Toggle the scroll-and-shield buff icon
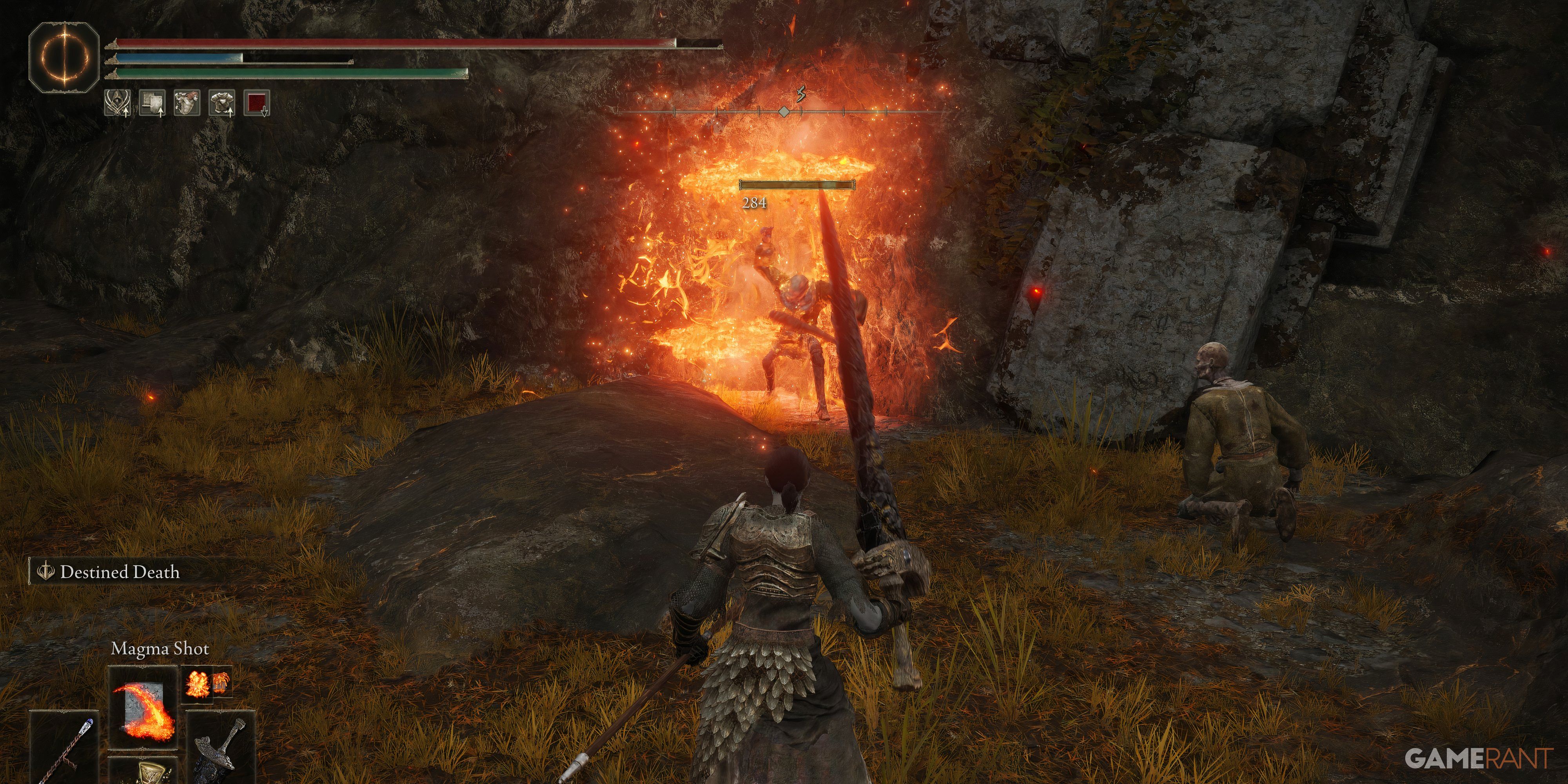Image resolution: width=1568 pixels, height=784 pixels. [152, 103]
